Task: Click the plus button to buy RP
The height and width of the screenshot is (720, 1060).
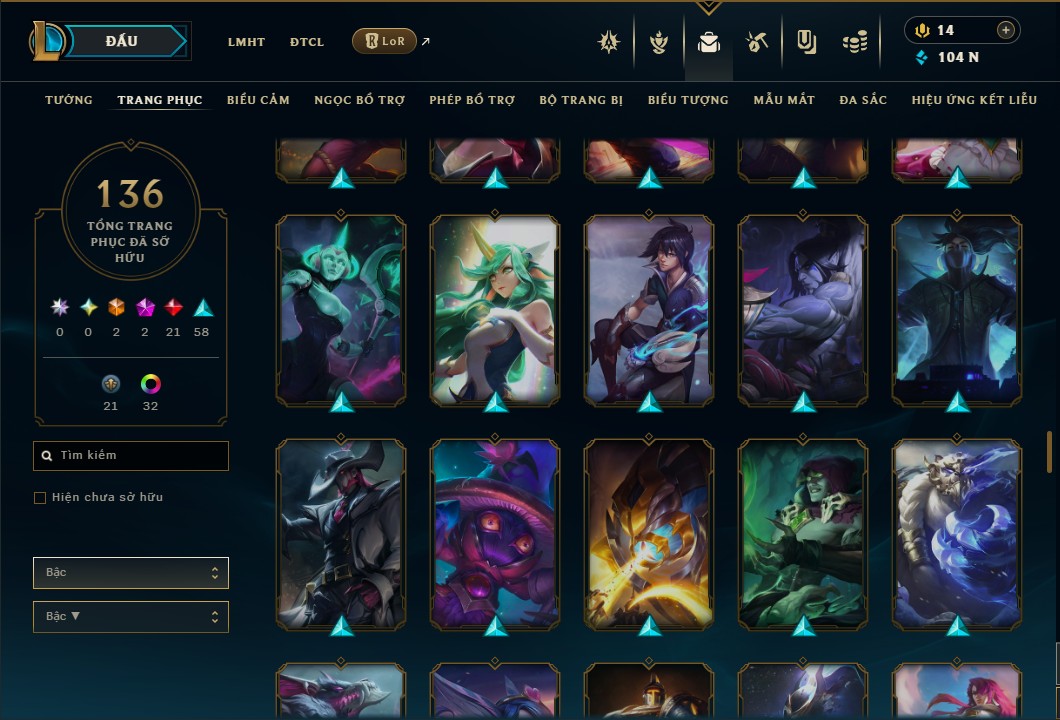Action: (x=1006, y=30)
